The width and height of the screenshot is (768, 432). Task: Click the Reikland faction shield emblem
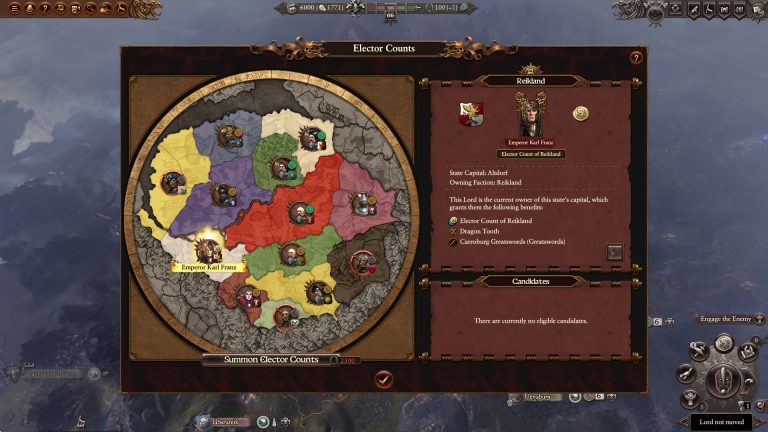tap(471, 114)
